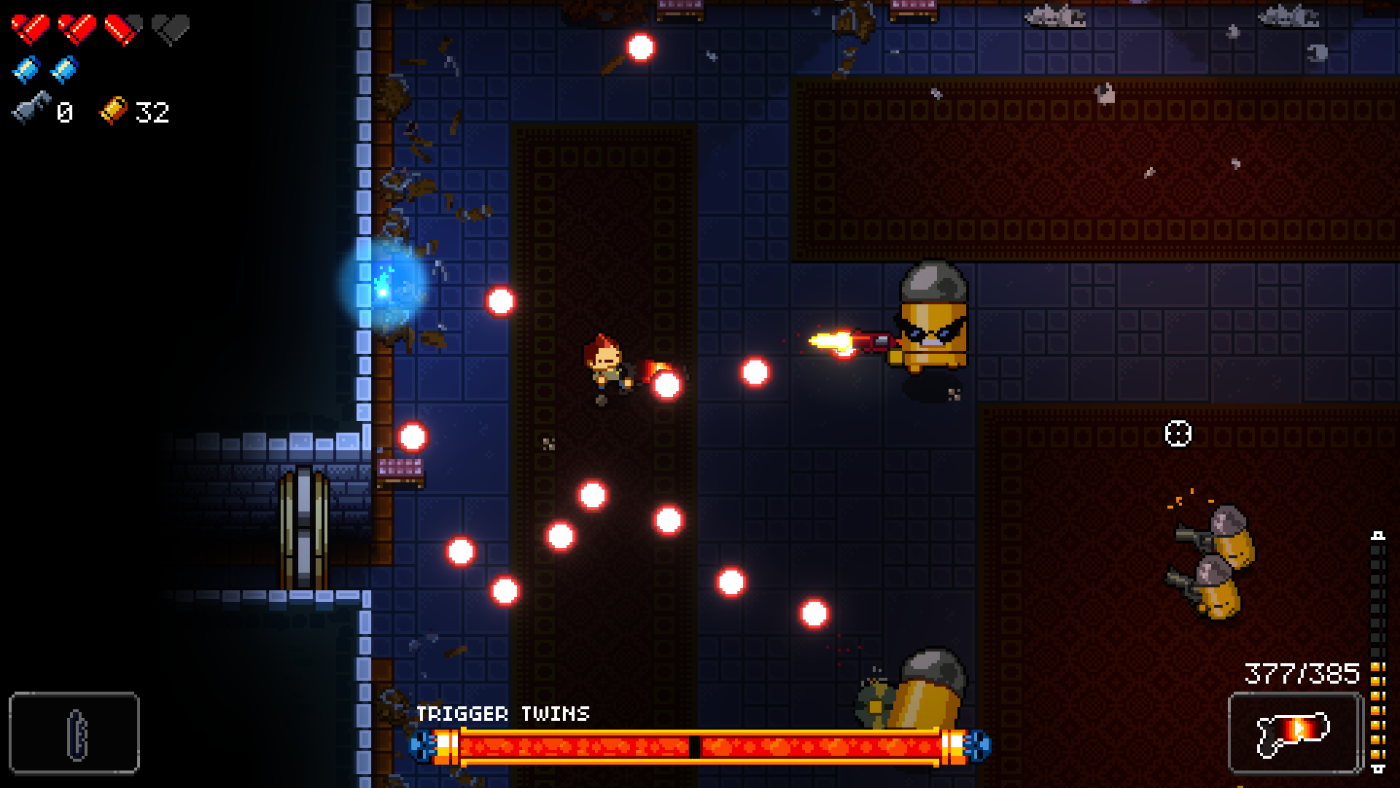
Task: Select the shell casing currency icon
Action: click(115, 112)
